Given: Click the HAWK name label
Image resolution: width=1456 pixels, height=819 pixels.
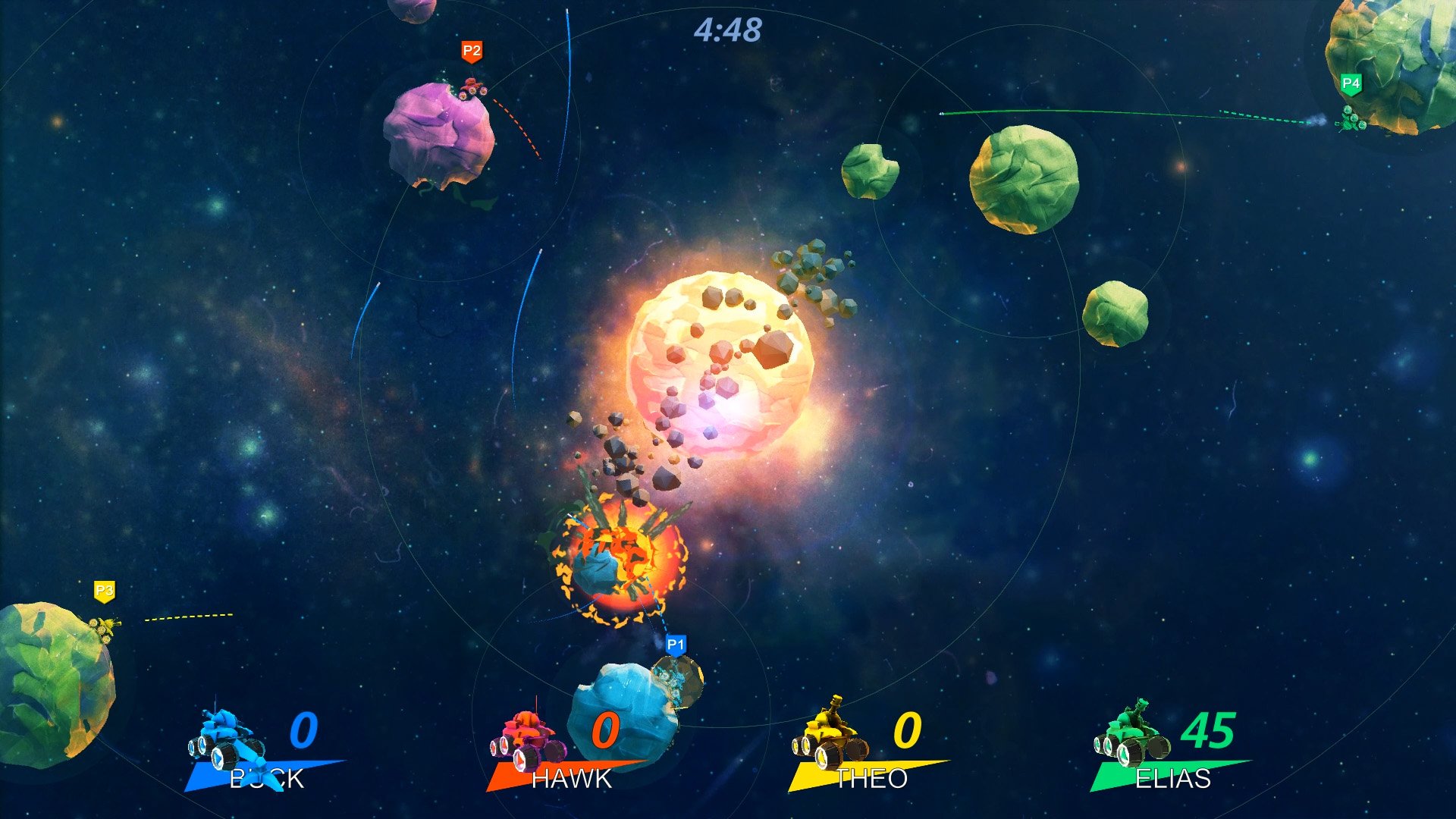Looking at the screenshot, I should 570,780.
